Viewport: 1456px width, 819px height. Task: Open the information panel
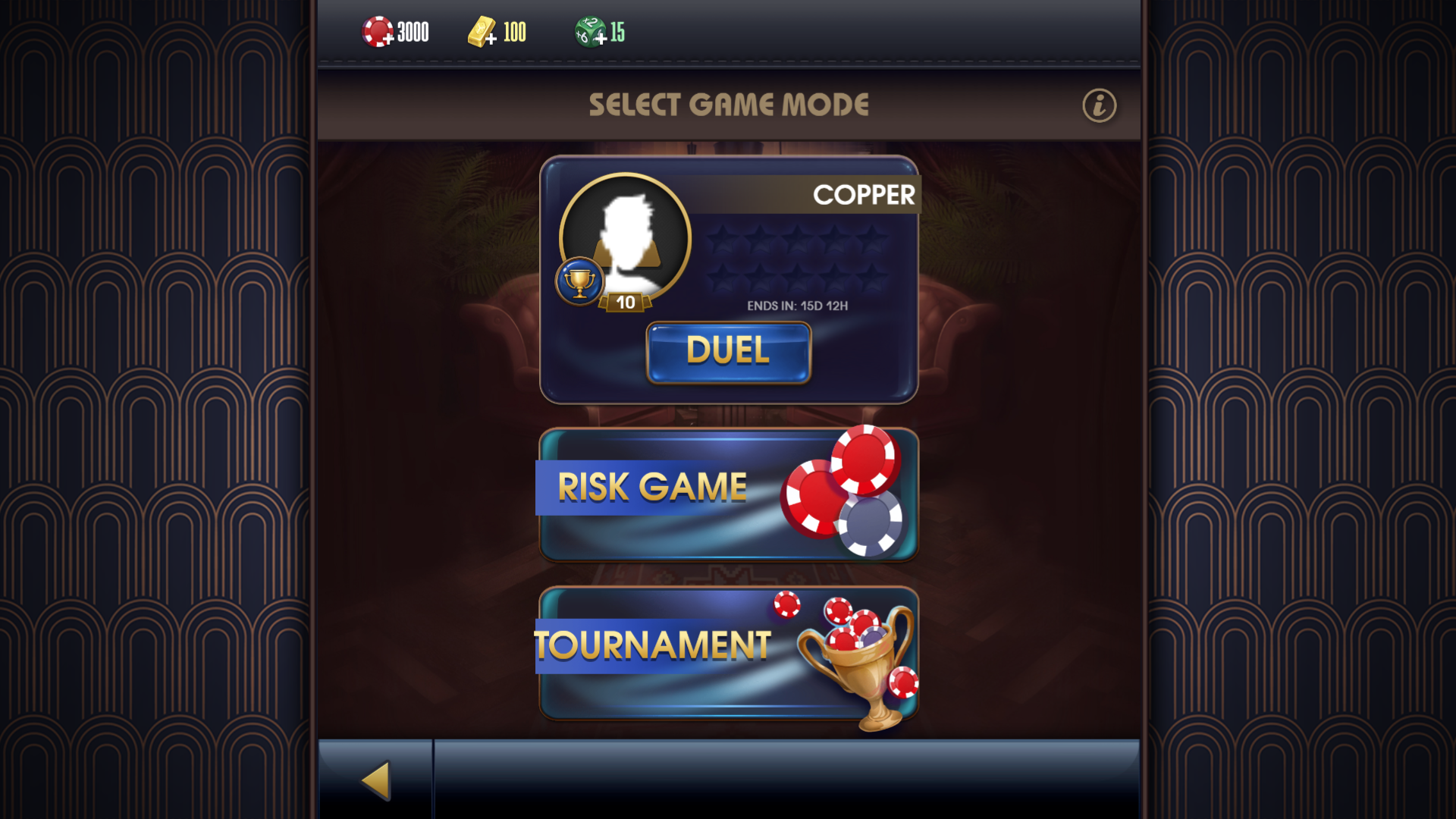click(1099, 105)
